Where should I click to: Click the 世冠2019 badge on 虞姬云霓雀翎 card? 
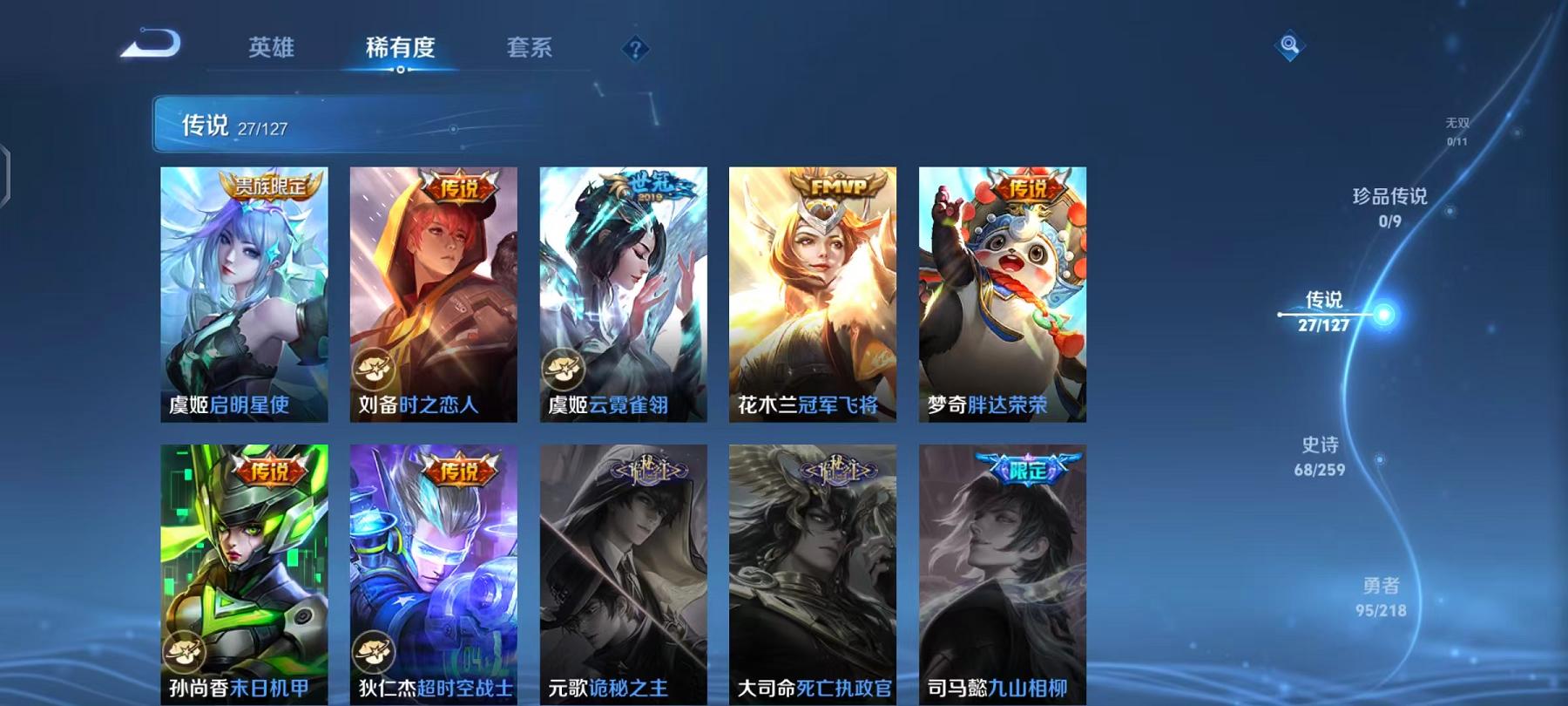click(x=640, y=186)
